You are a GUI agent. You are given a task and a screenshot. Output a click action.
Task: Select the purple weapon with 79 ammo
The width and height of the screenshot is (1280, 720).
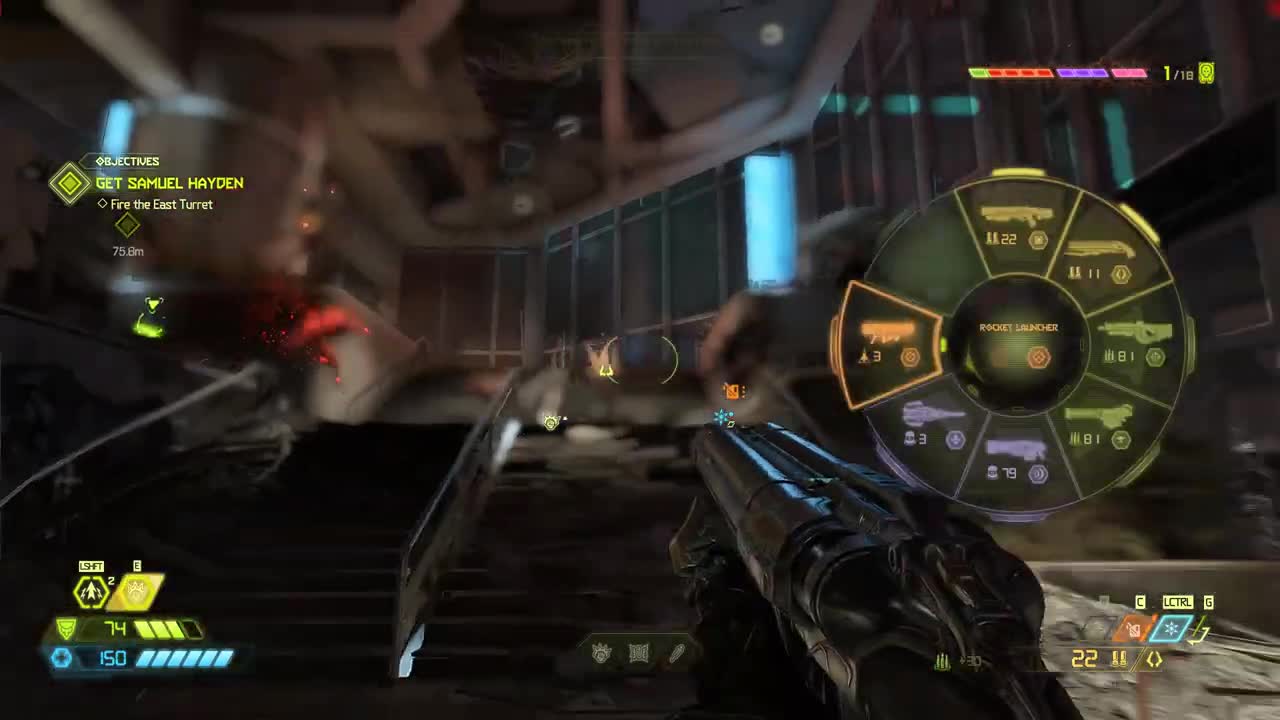click(x=1016, y=461)
